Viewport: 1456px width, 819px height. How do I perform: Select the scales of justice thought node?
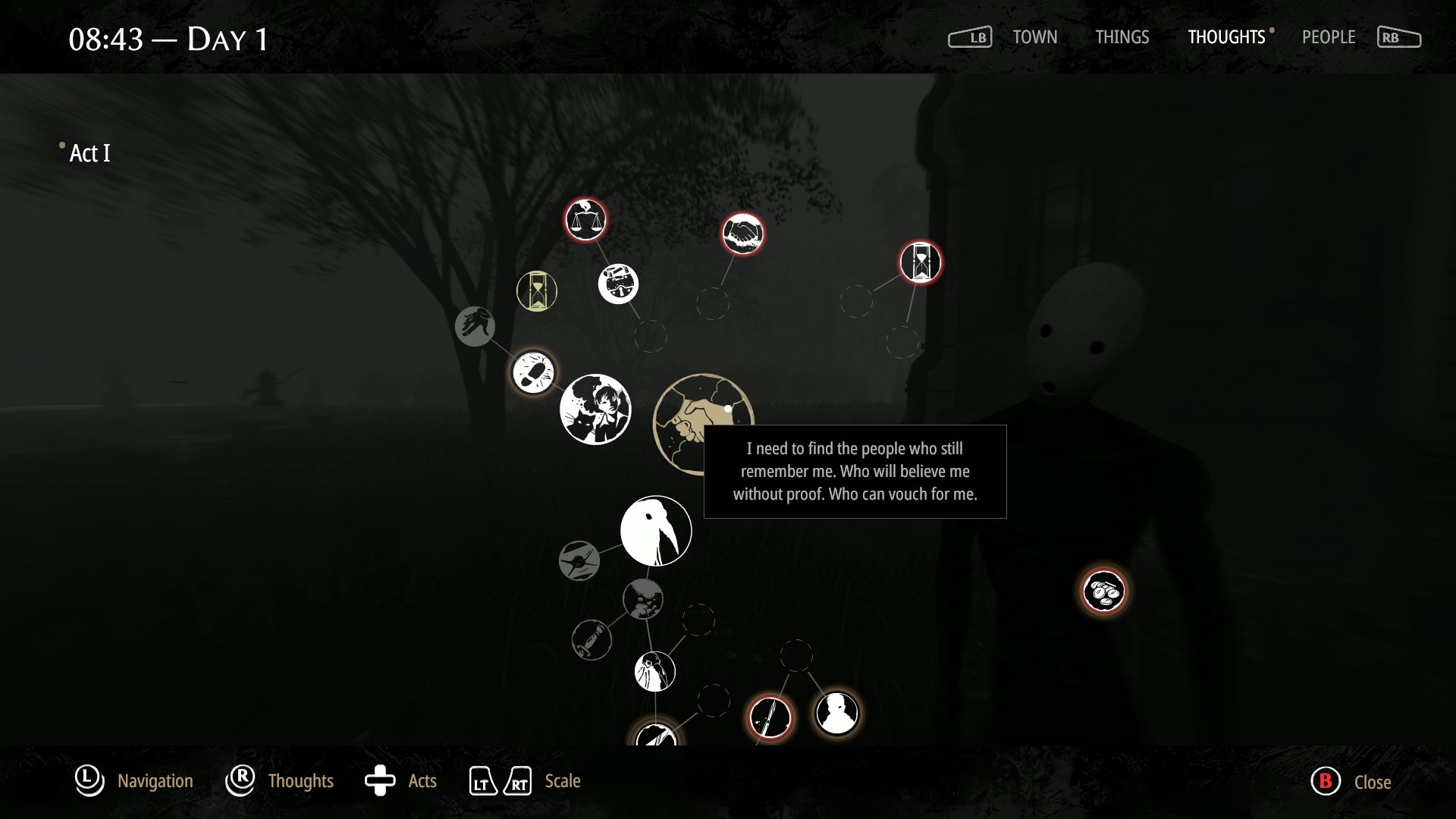585,220
